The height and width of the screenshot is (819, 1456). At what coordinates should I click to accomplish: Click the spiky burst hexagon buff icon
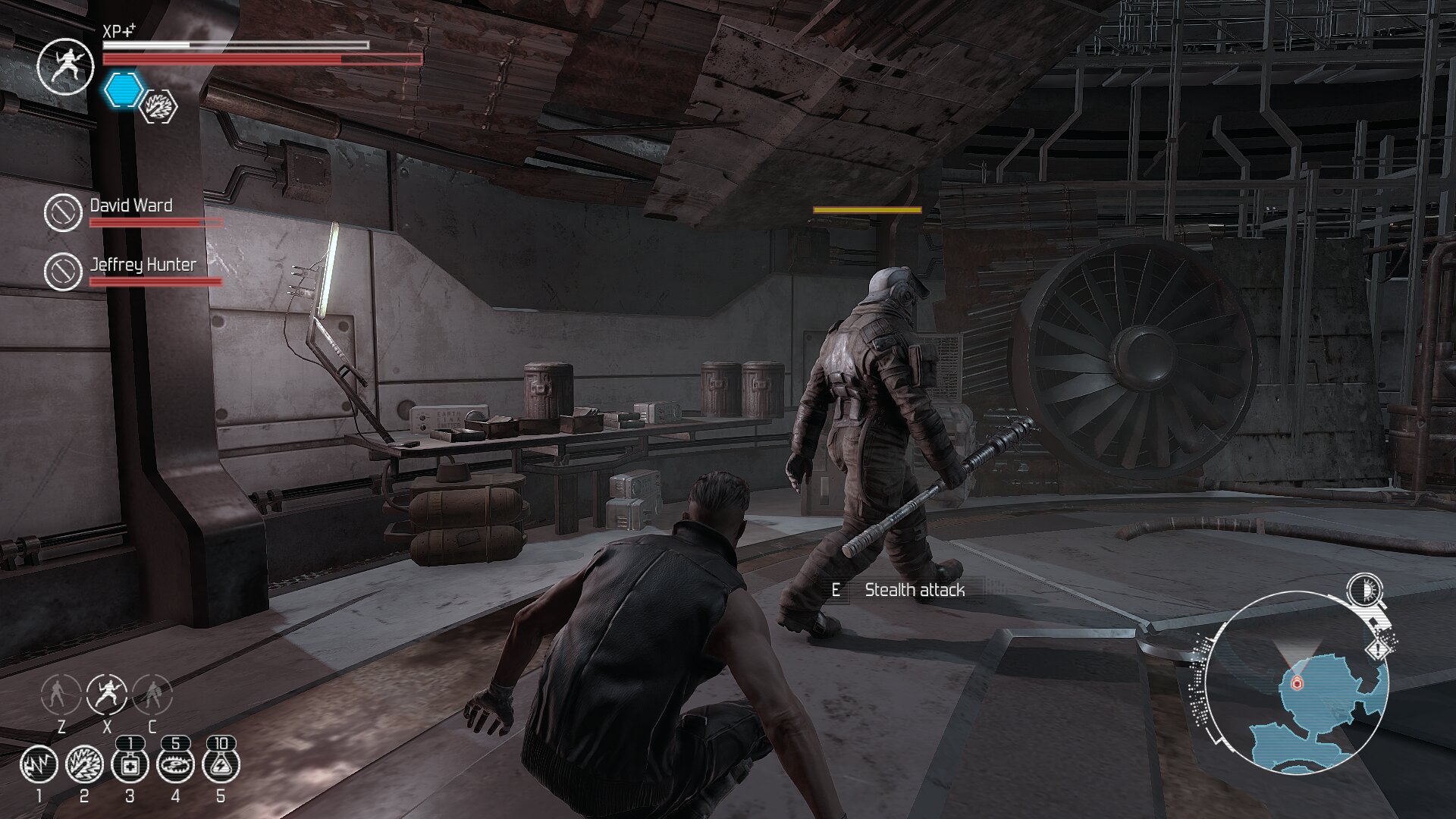point(160,106)
